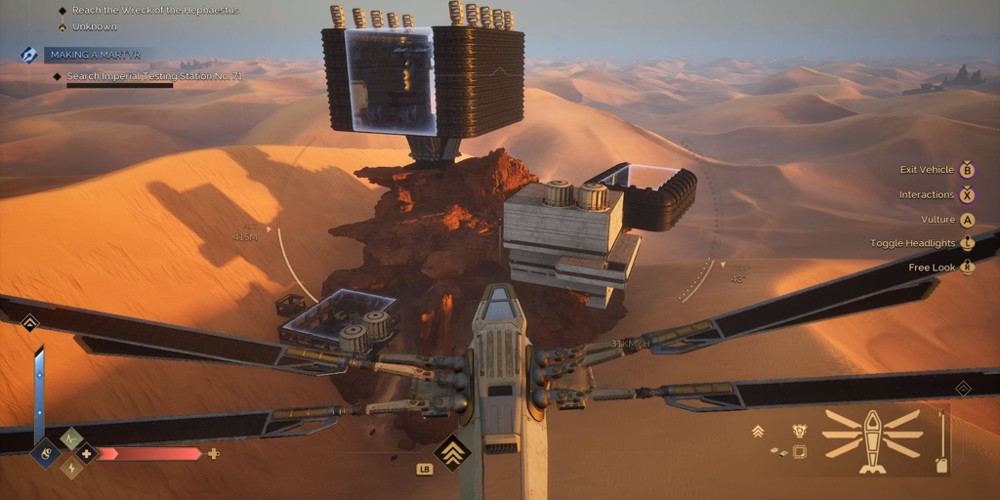
Task: Choose the Exit Vehicle action label
Action: click(x=926, y=170)
